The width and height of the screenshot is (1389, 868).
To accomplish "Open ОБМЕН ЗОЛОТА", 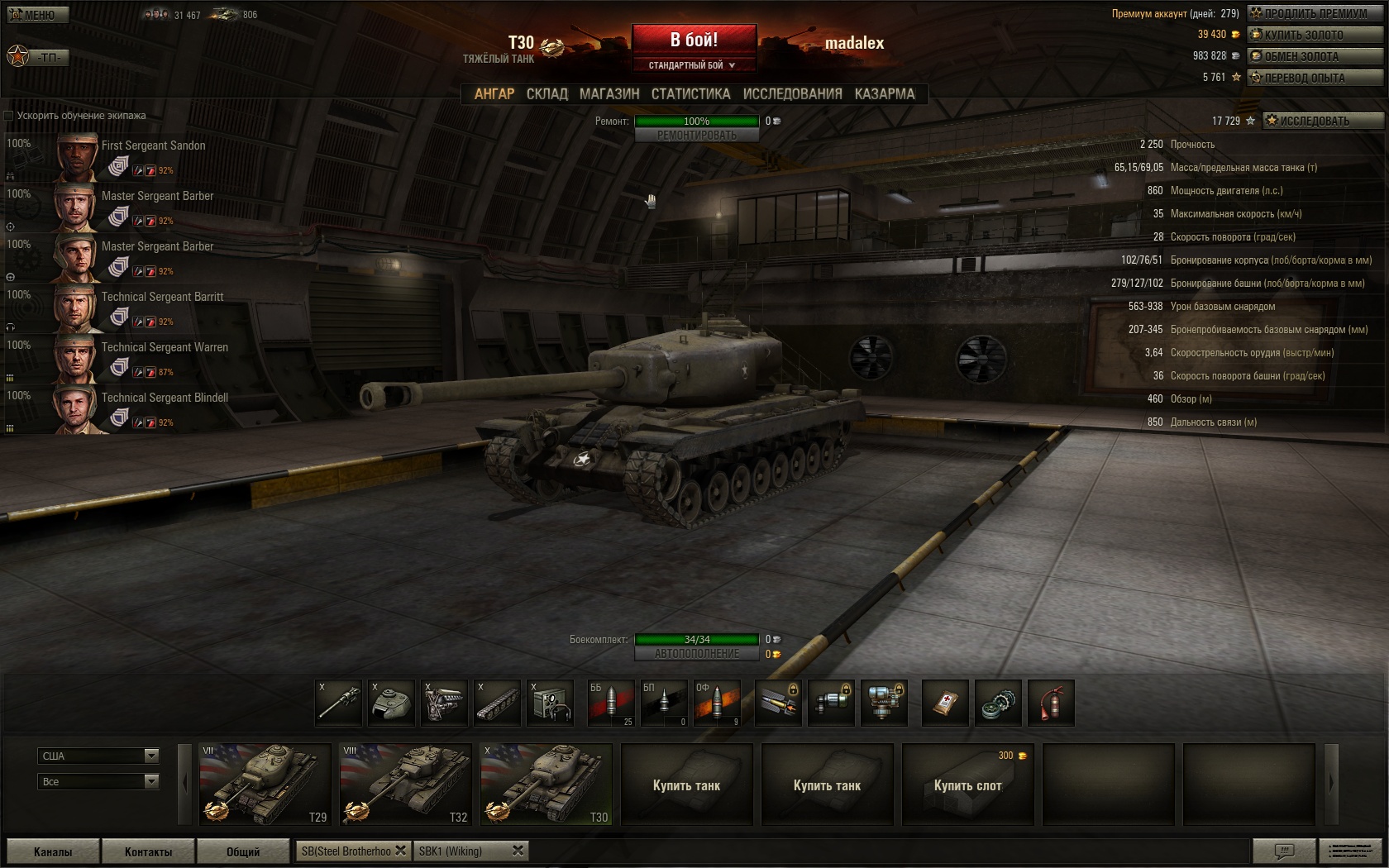I will 1315,56.
